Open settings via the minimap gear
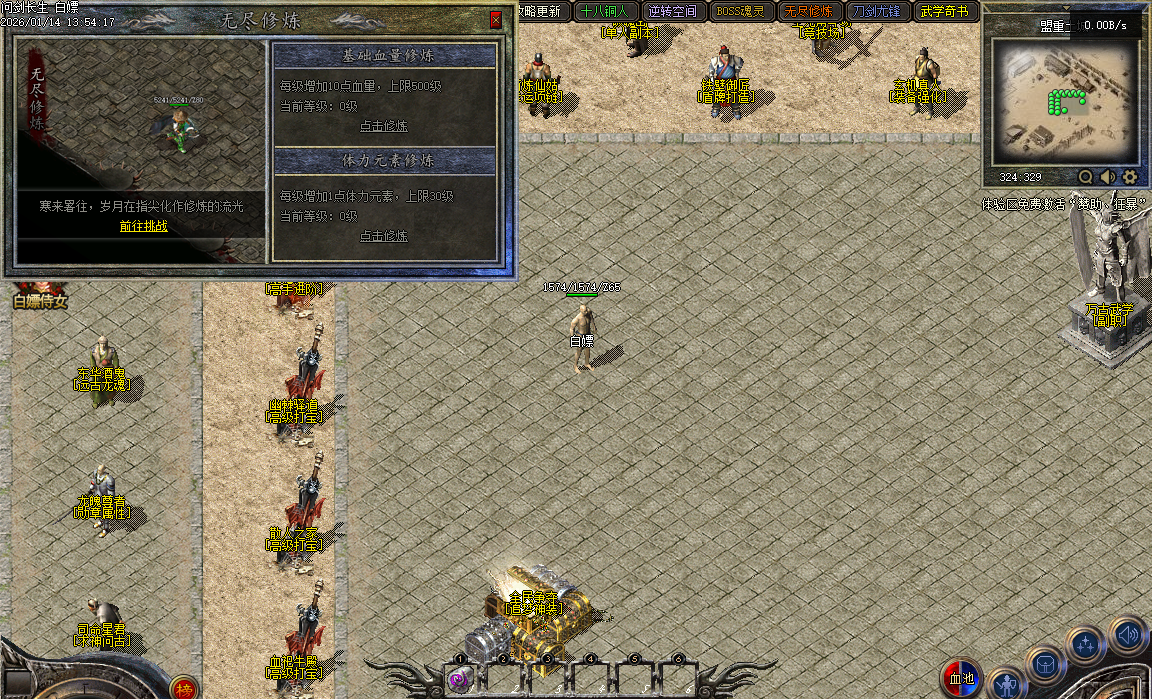1152x699 pixels. [x=1130, y=177]
